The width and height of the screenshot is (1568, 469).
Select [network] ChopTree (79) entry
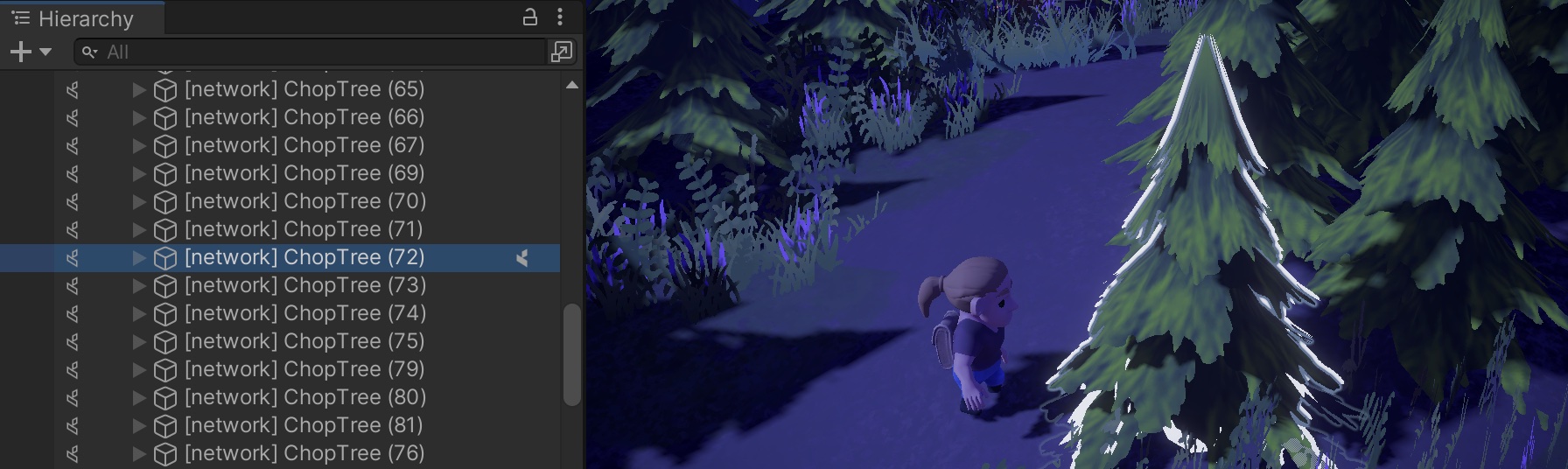pyautogui.click(x=304, y=369)
